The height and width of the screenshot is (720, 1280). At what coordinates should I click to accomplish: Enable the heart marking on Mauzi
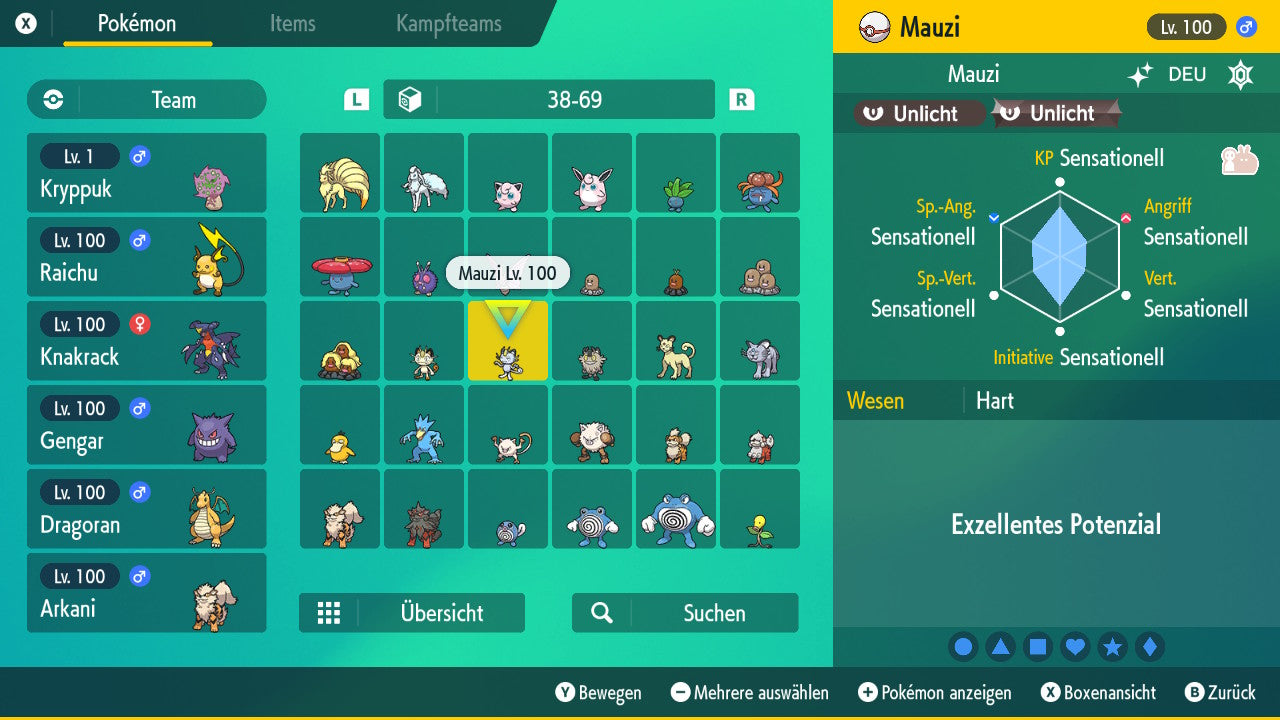(x=1075, y=646)
